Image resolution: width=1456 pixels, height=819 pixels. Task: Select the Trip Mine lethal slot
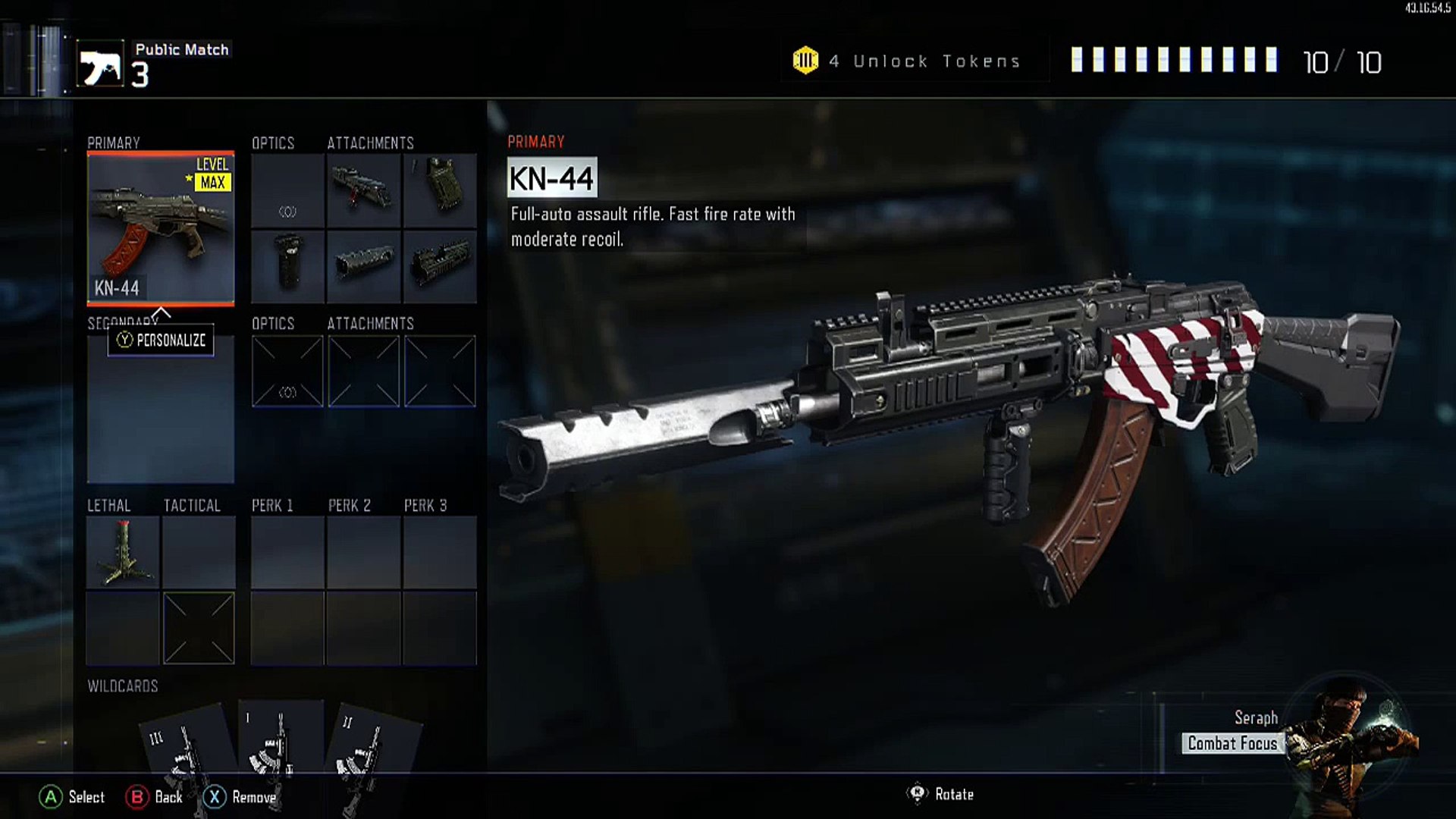pyautogui.click(x=123, y=553)
